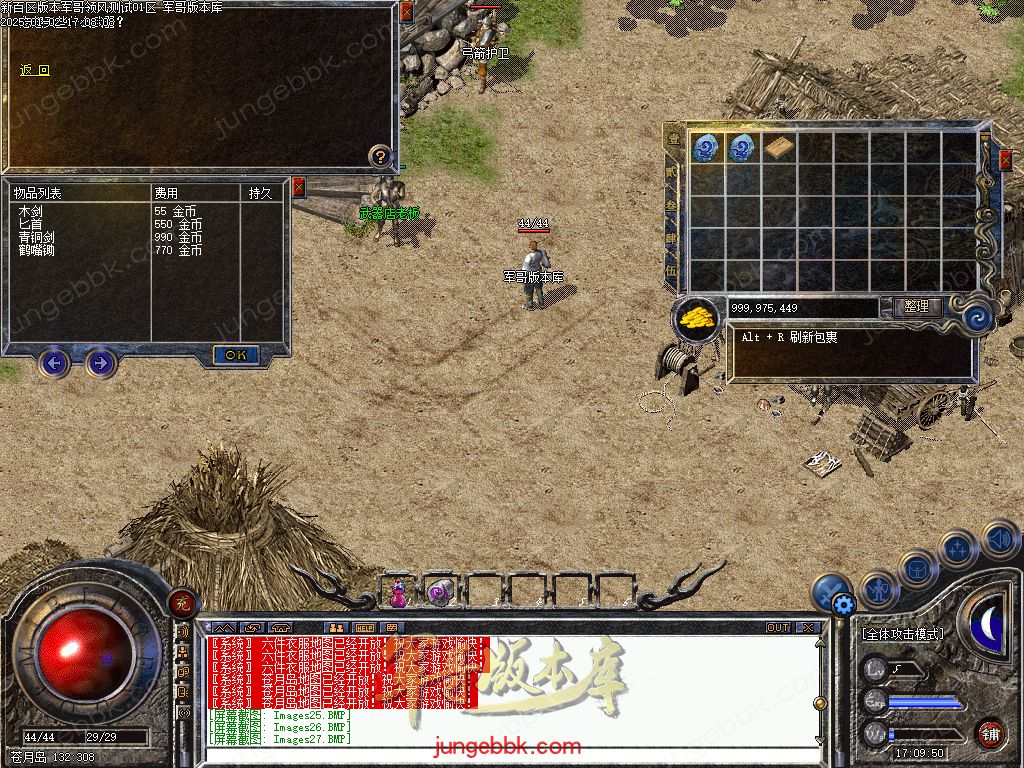Choose 匕首 from the item list
Image resolution: width=1024 pixels, height=768 pixels.
click(x=30, y=225)
